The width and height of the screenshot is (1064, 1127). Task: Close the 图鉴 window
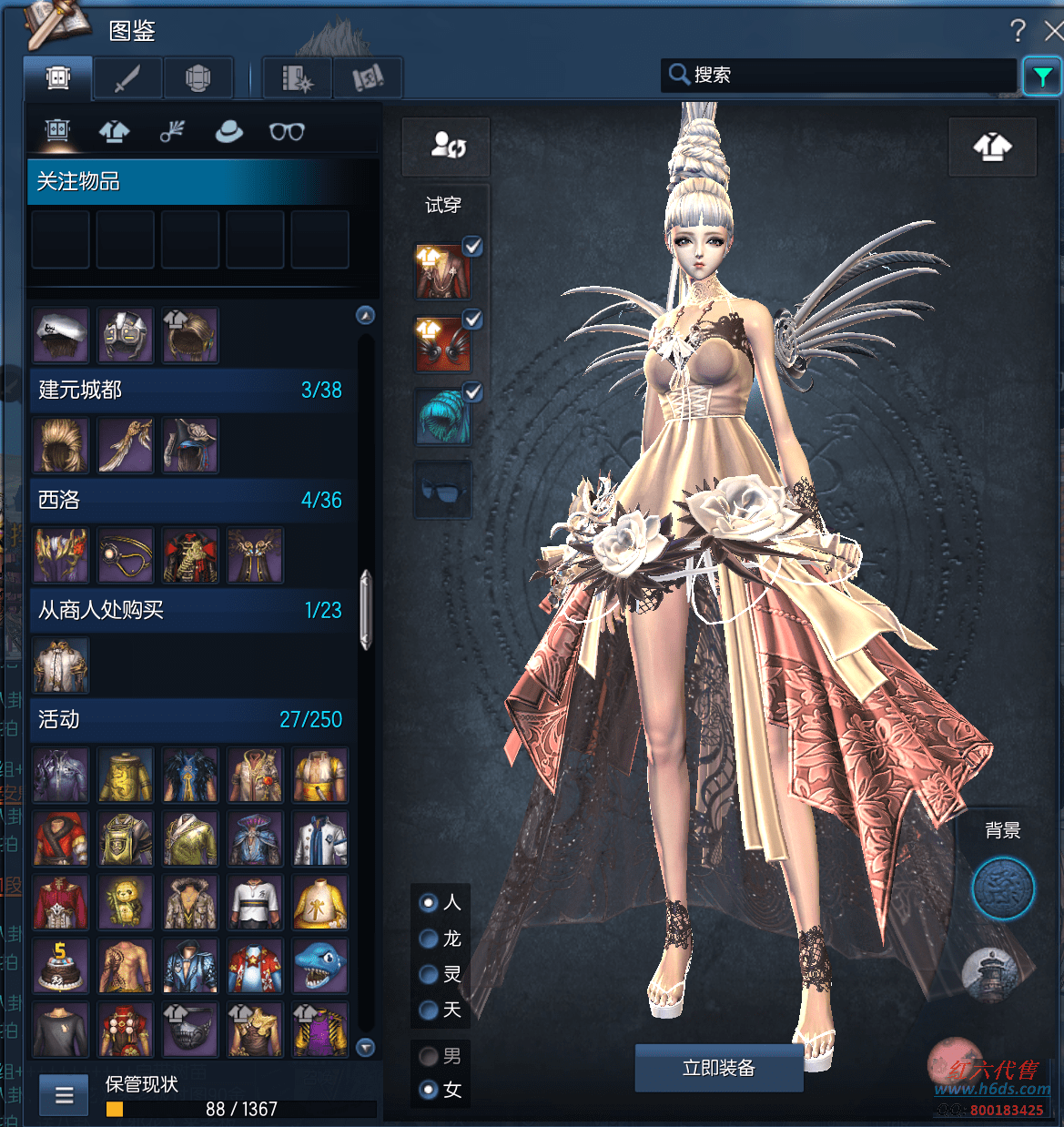coord(1053,32)
